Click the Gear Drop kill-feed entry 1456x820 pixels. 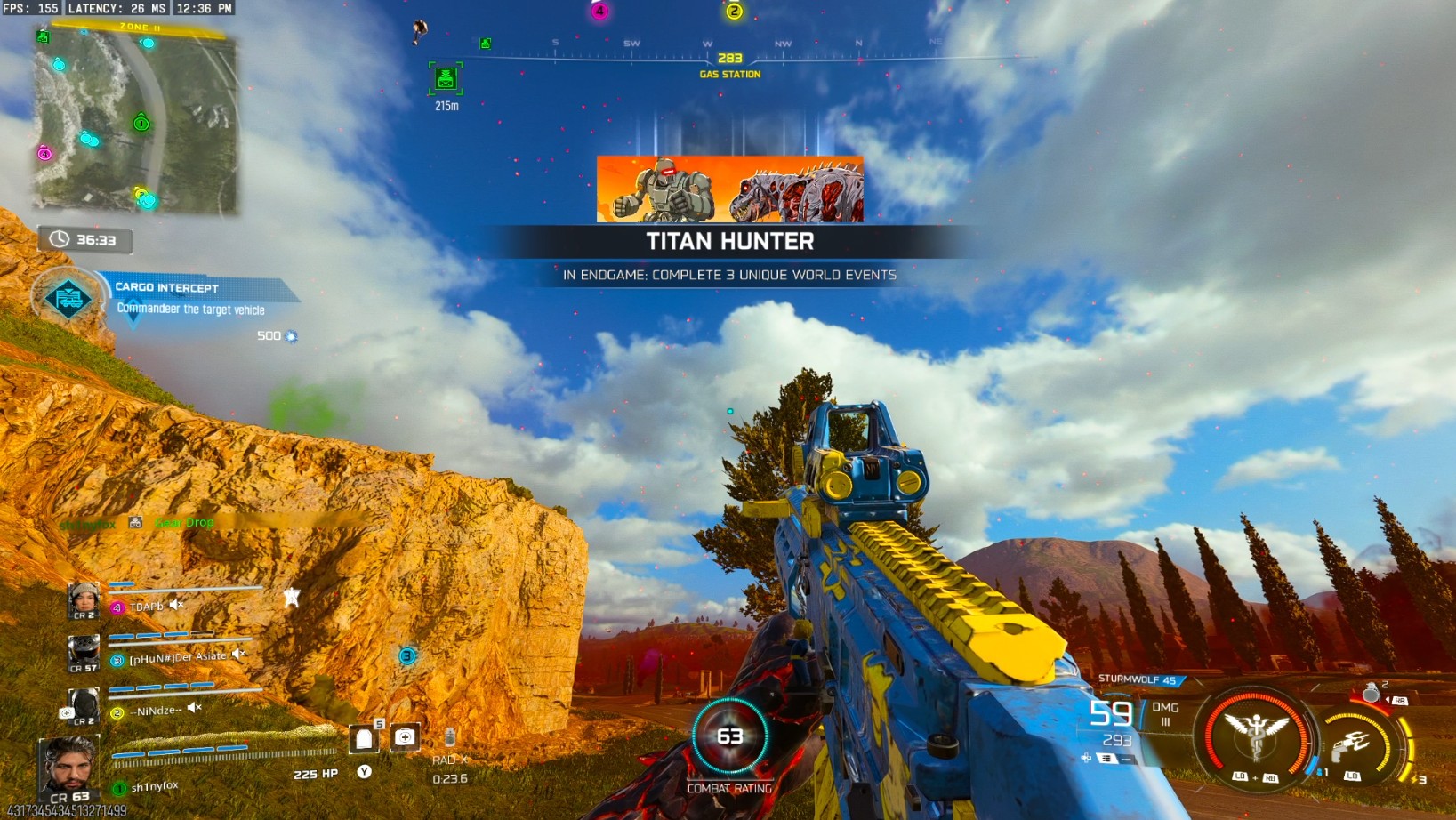182,522
